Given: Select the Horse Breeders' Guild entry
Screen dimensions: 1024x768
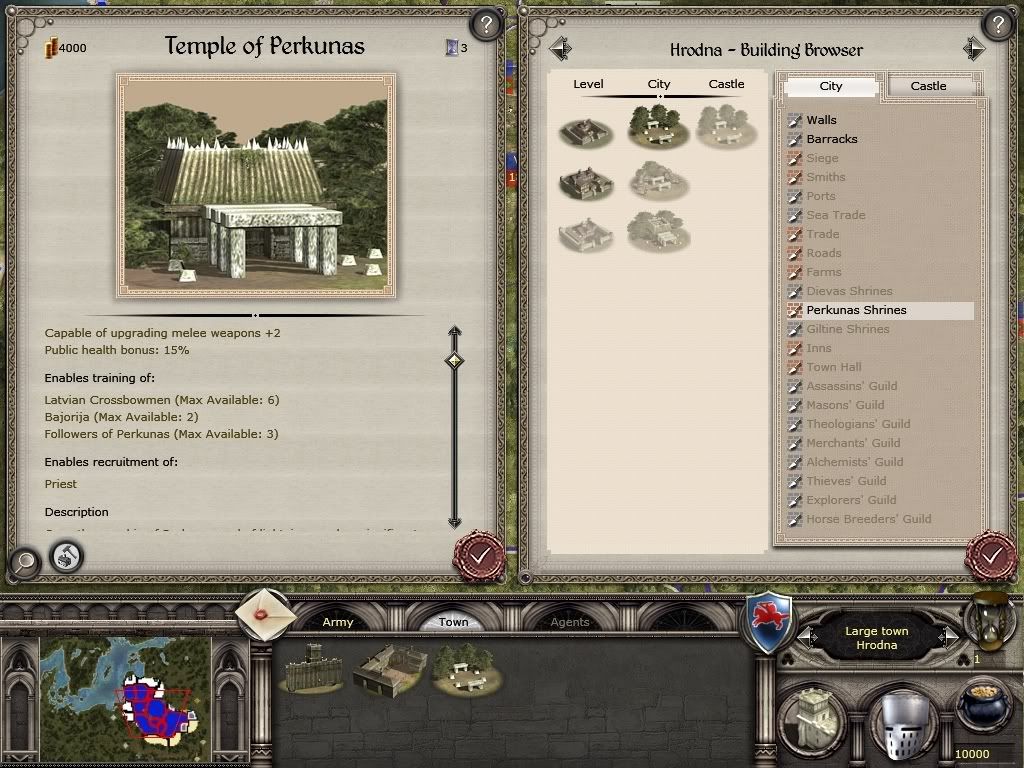Looking at the screenshot, I should point(868,519).
